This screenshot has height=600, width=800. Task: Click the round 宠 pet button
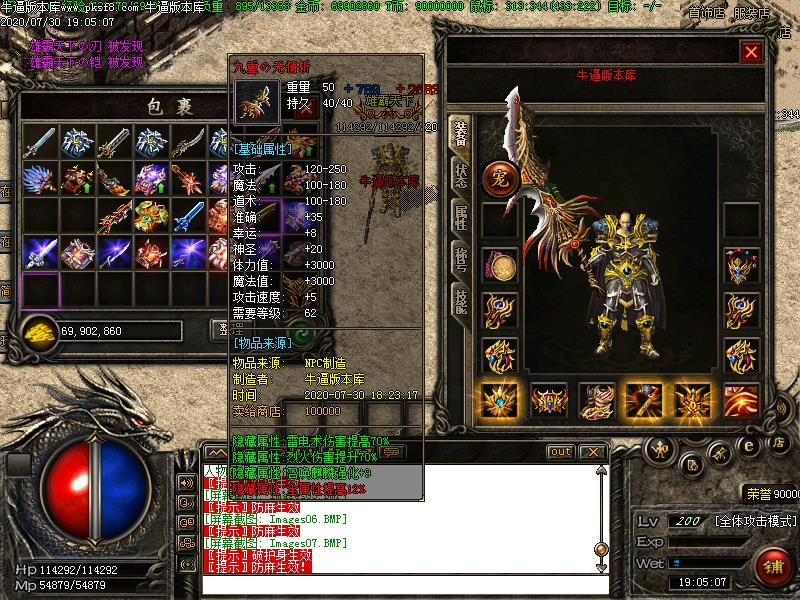click(x=497, y=178)
